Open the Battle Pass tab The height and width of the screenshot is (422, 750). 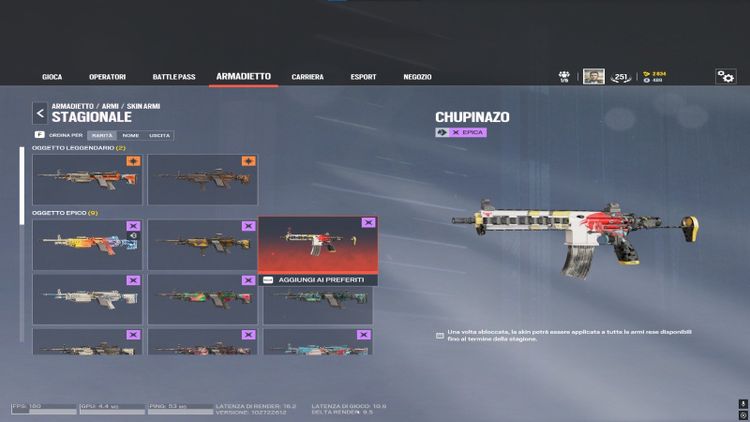click(175, 77)
